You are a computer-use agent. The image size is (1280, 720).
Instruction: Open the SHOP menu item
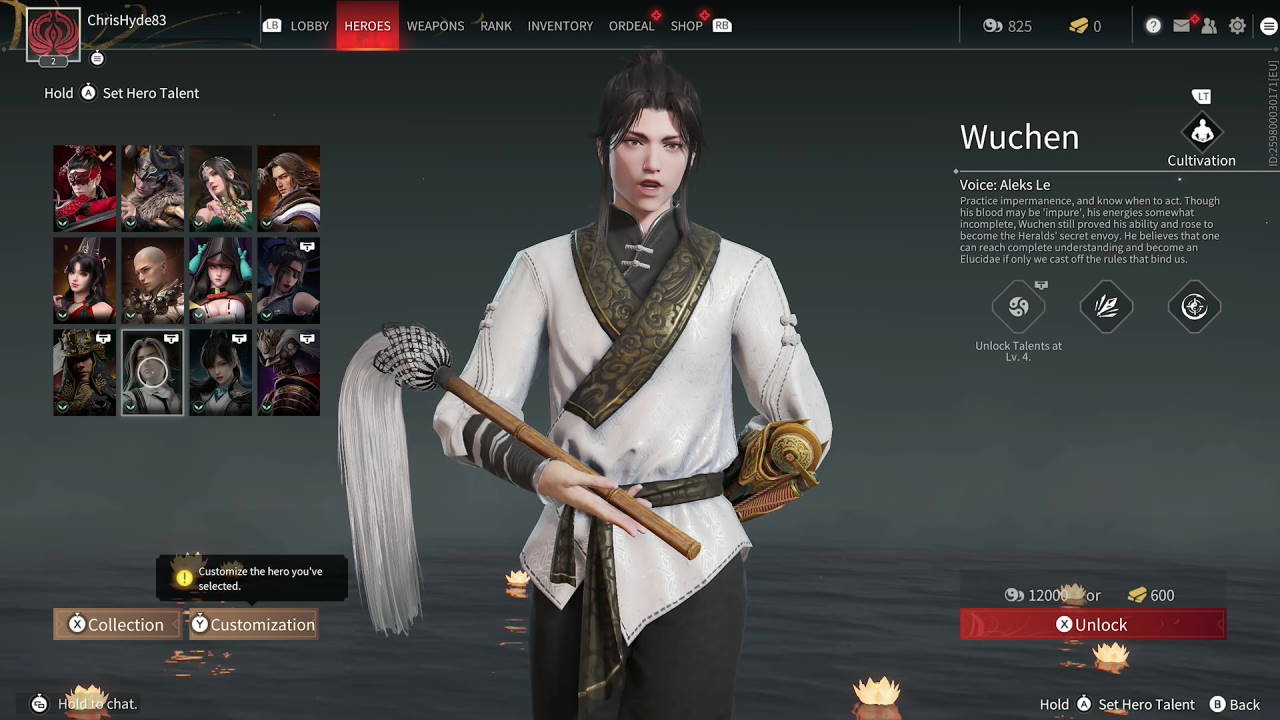click(x=687, y=26)
